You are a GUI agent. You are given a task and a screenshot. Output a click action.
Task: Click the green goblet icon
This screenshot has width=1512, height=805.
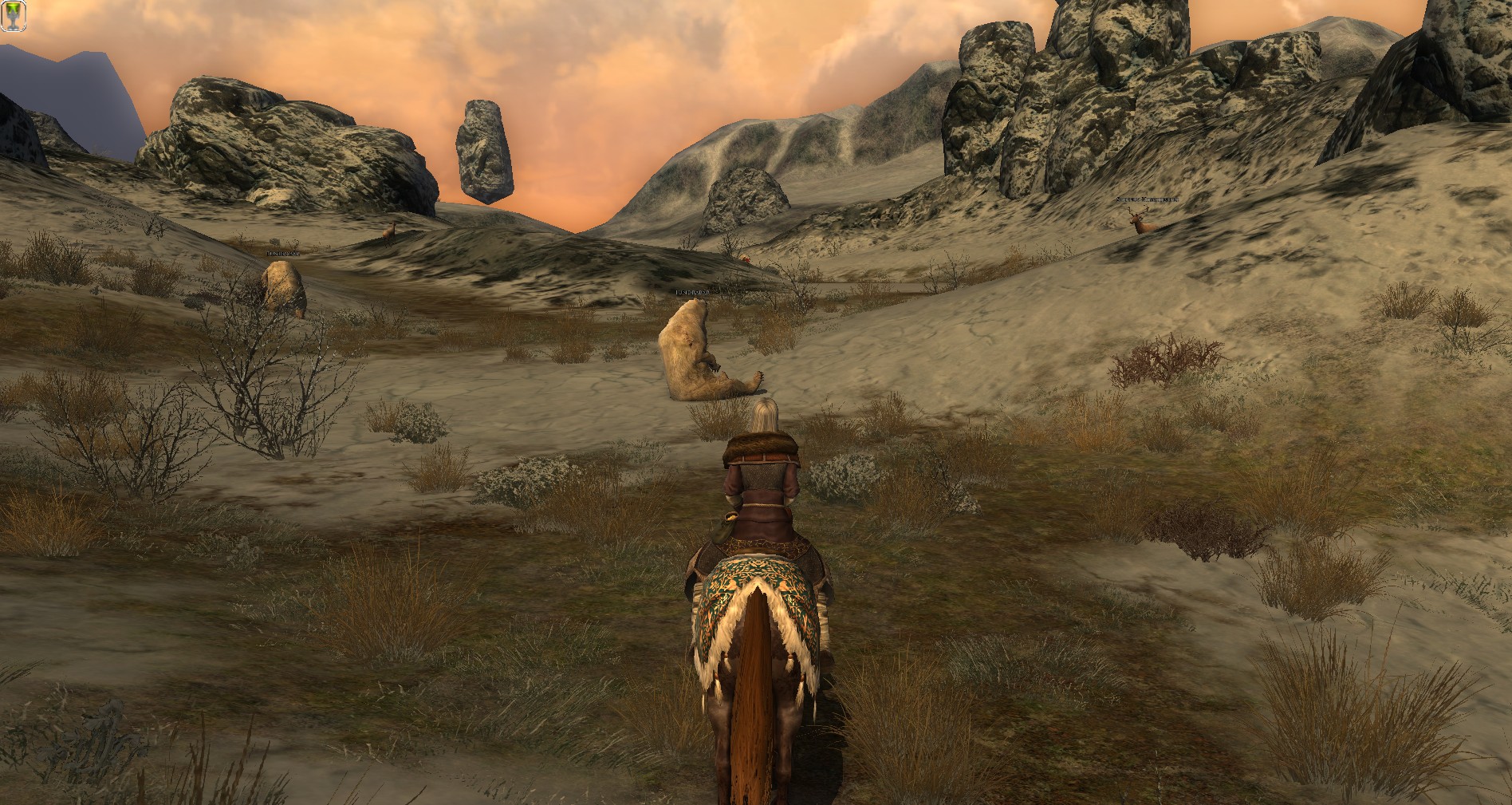click(13, 15)
